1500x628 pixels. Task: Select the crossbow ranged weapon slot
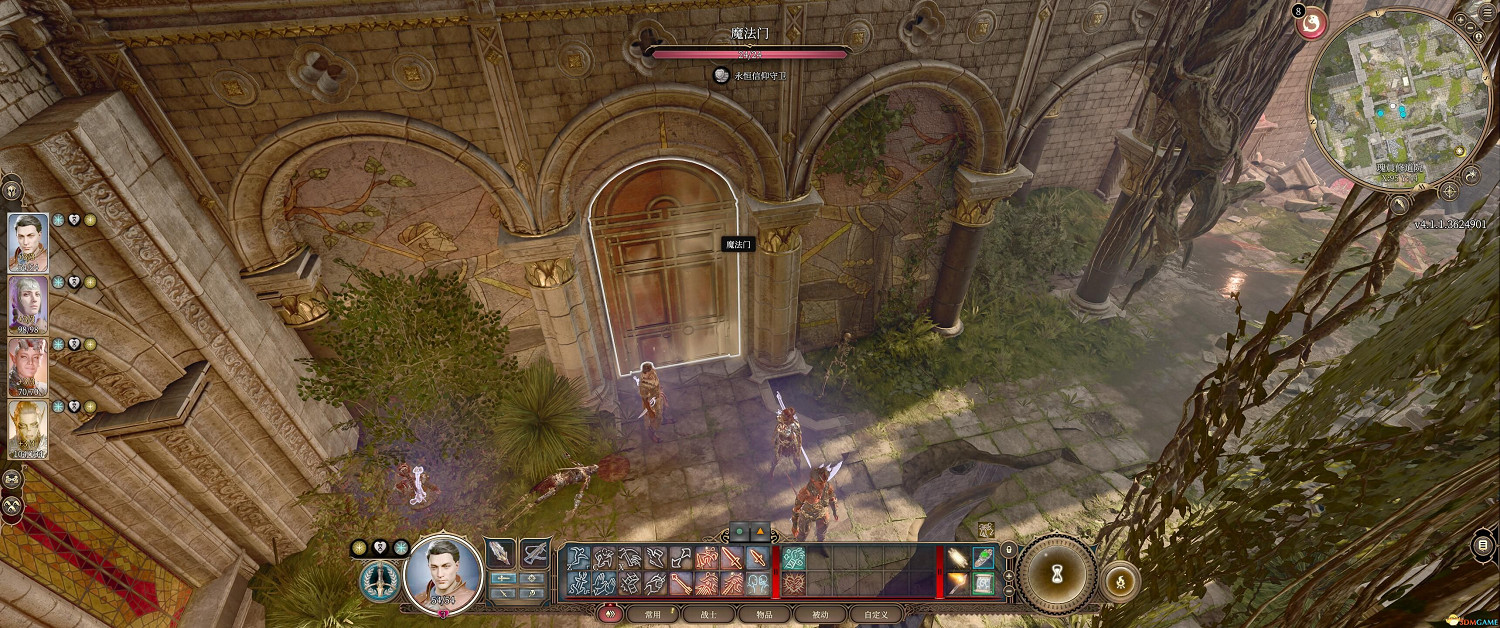tap(535, 555)
